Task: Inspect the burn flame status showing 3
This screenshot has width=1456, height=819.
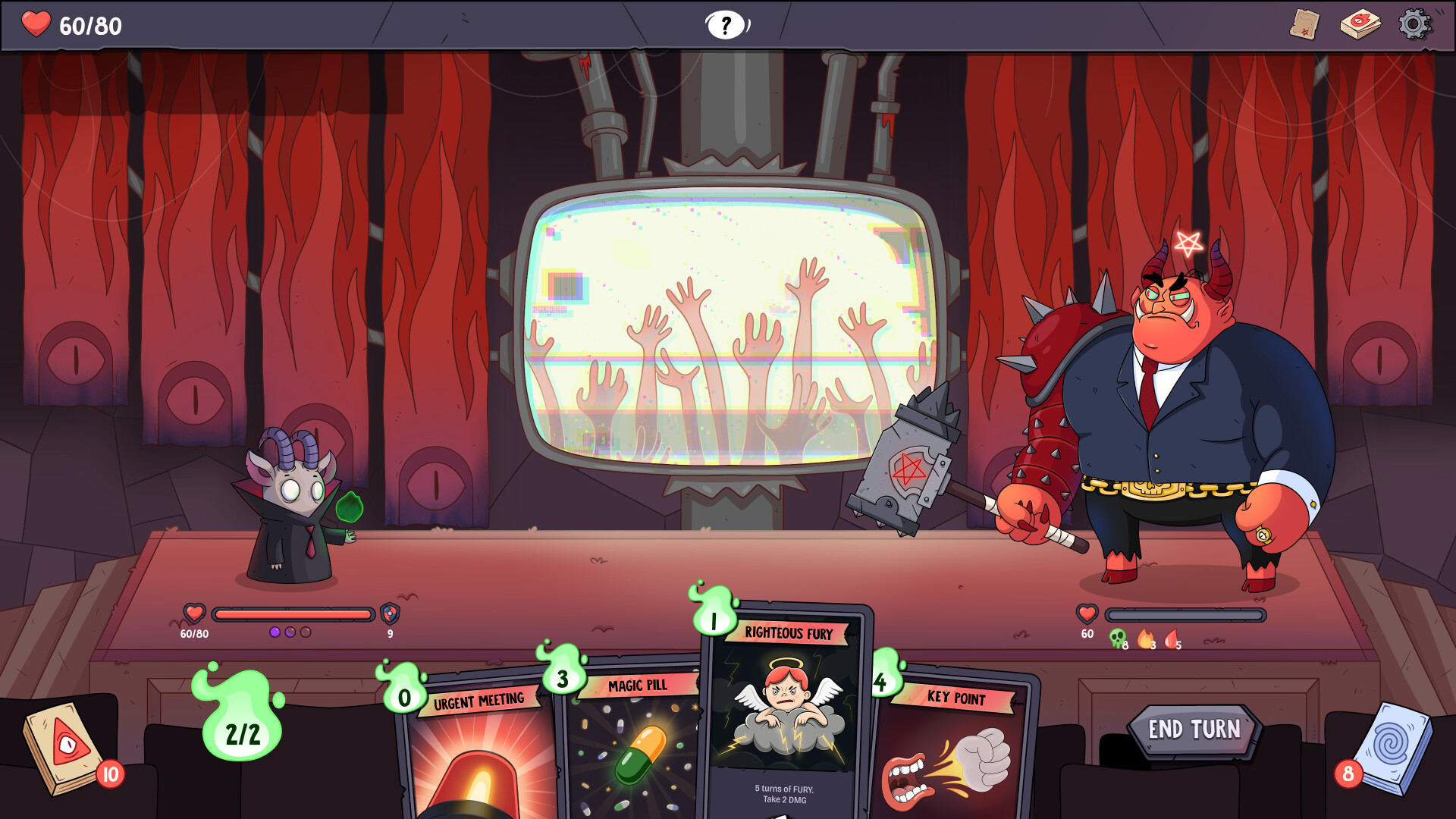Action: click(1147, 639)
